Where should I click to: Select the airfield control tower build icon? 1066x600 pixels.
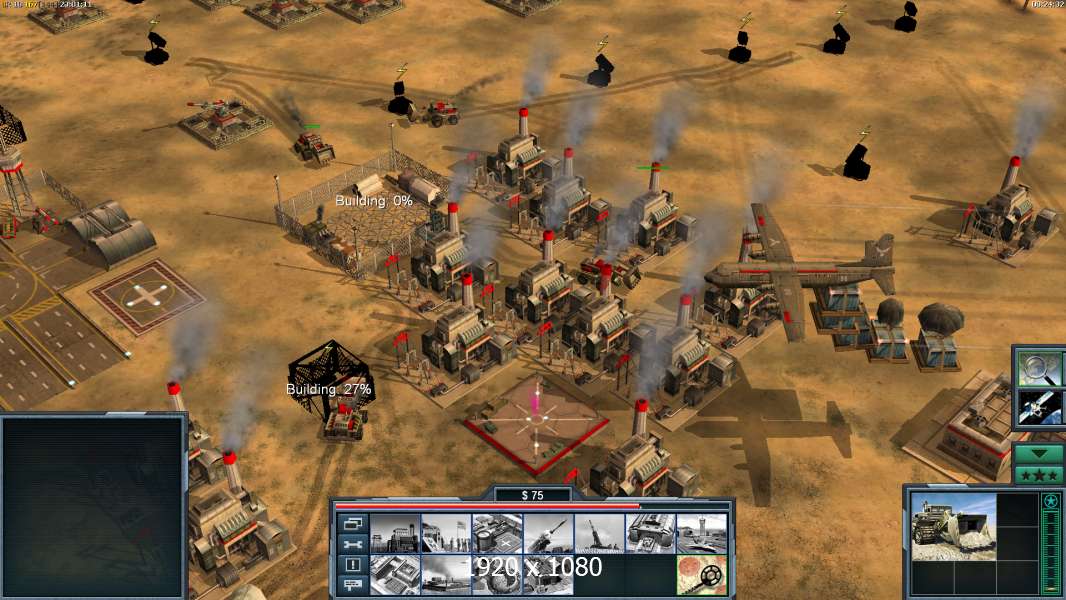700,534
